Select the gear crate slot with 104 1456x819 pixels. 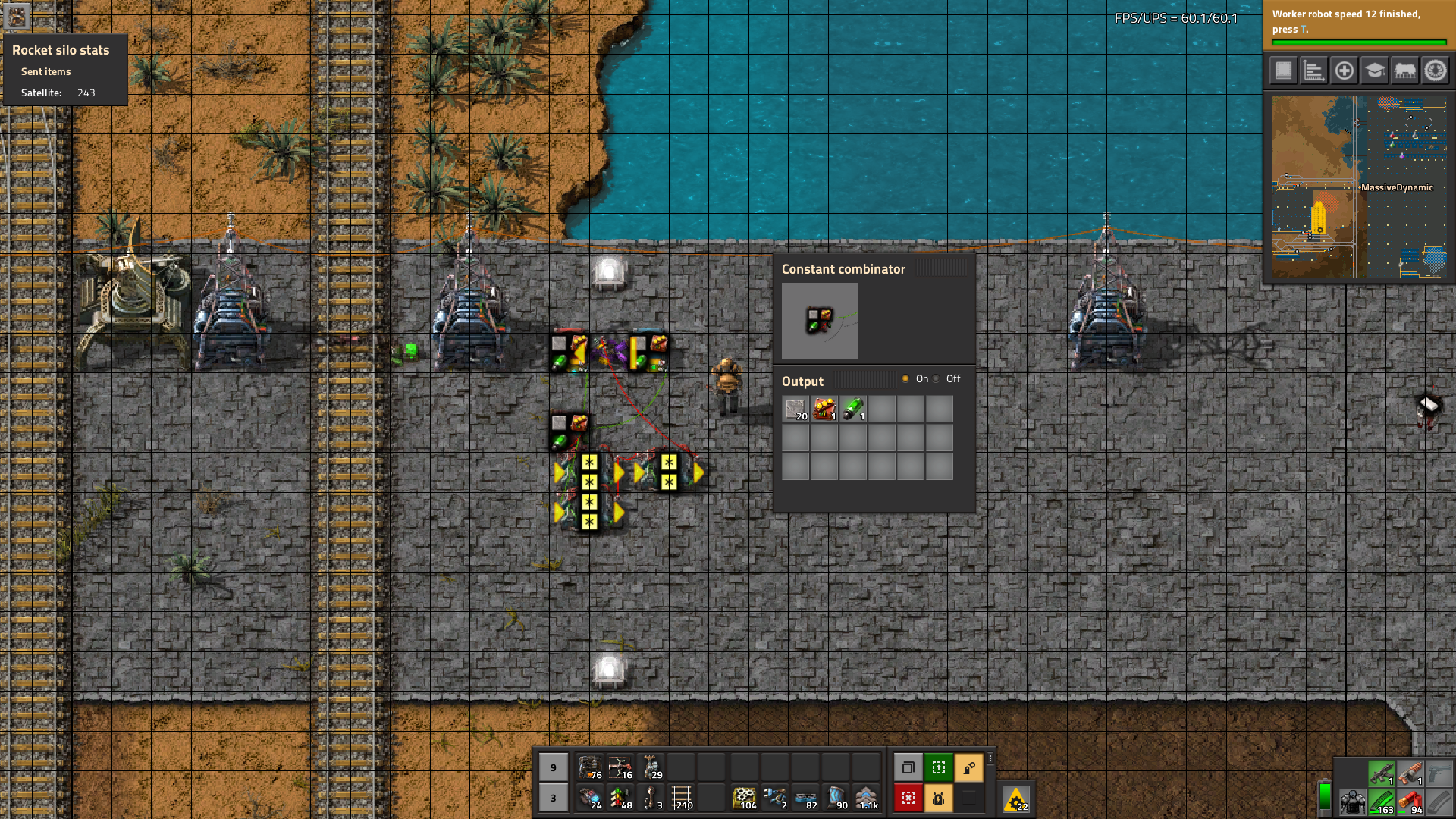pos(745,798)
